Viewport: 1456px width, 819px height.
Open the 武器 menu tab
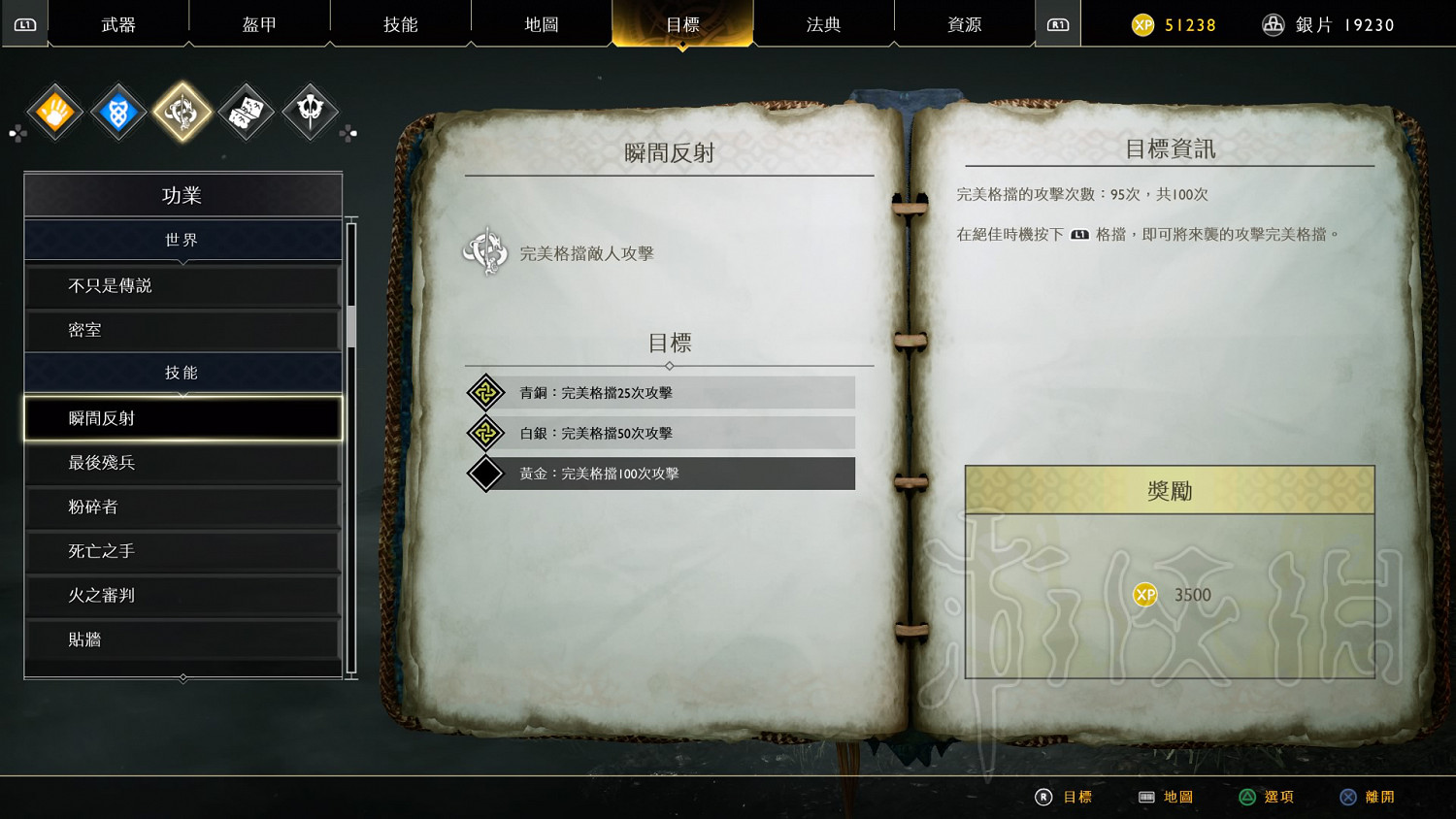[x=116, y=24]
